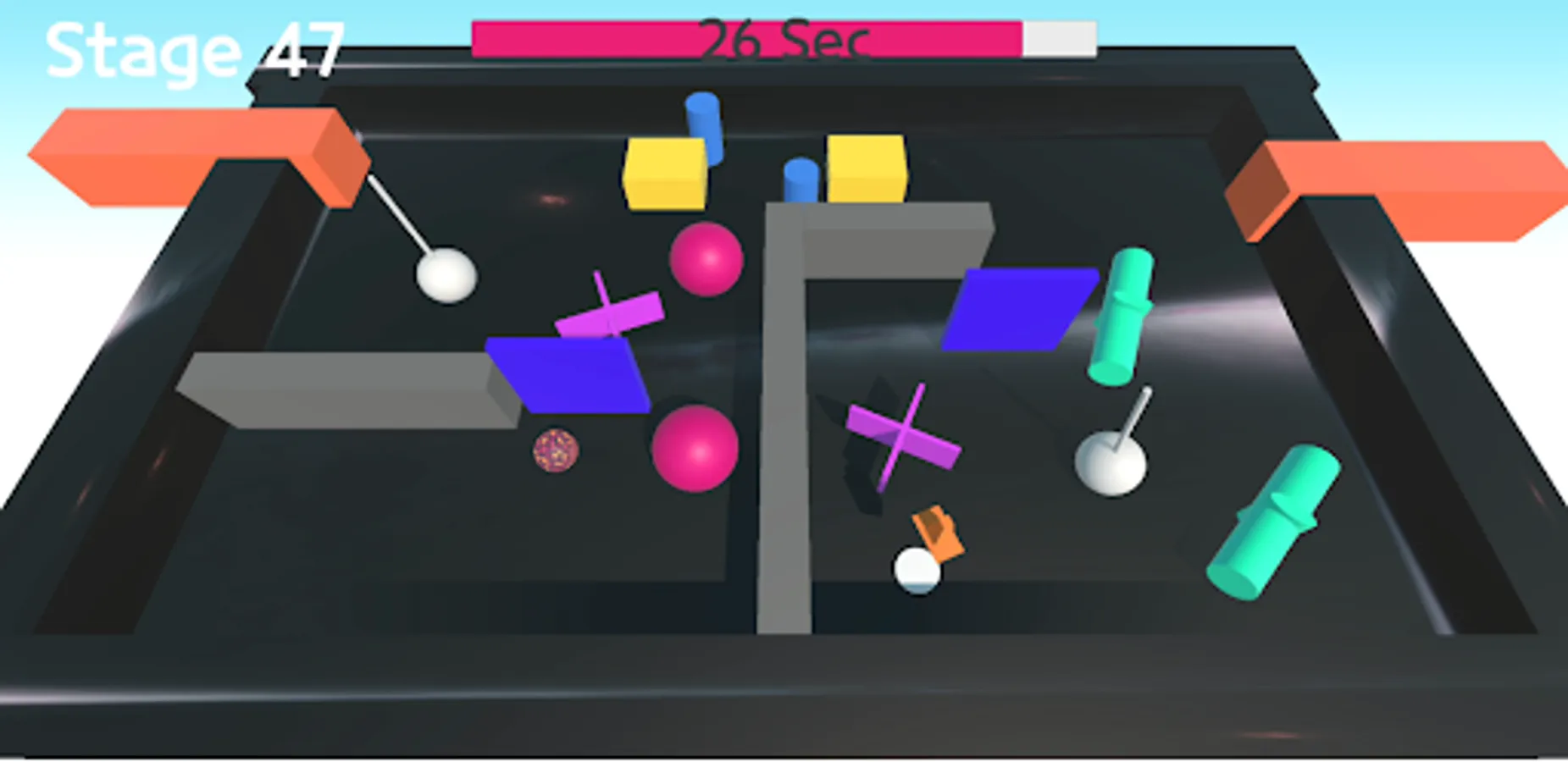Select the blue cylinder at the top
Image resolution: width=1568 pixels, height=762 pixels.
(706, 127)
